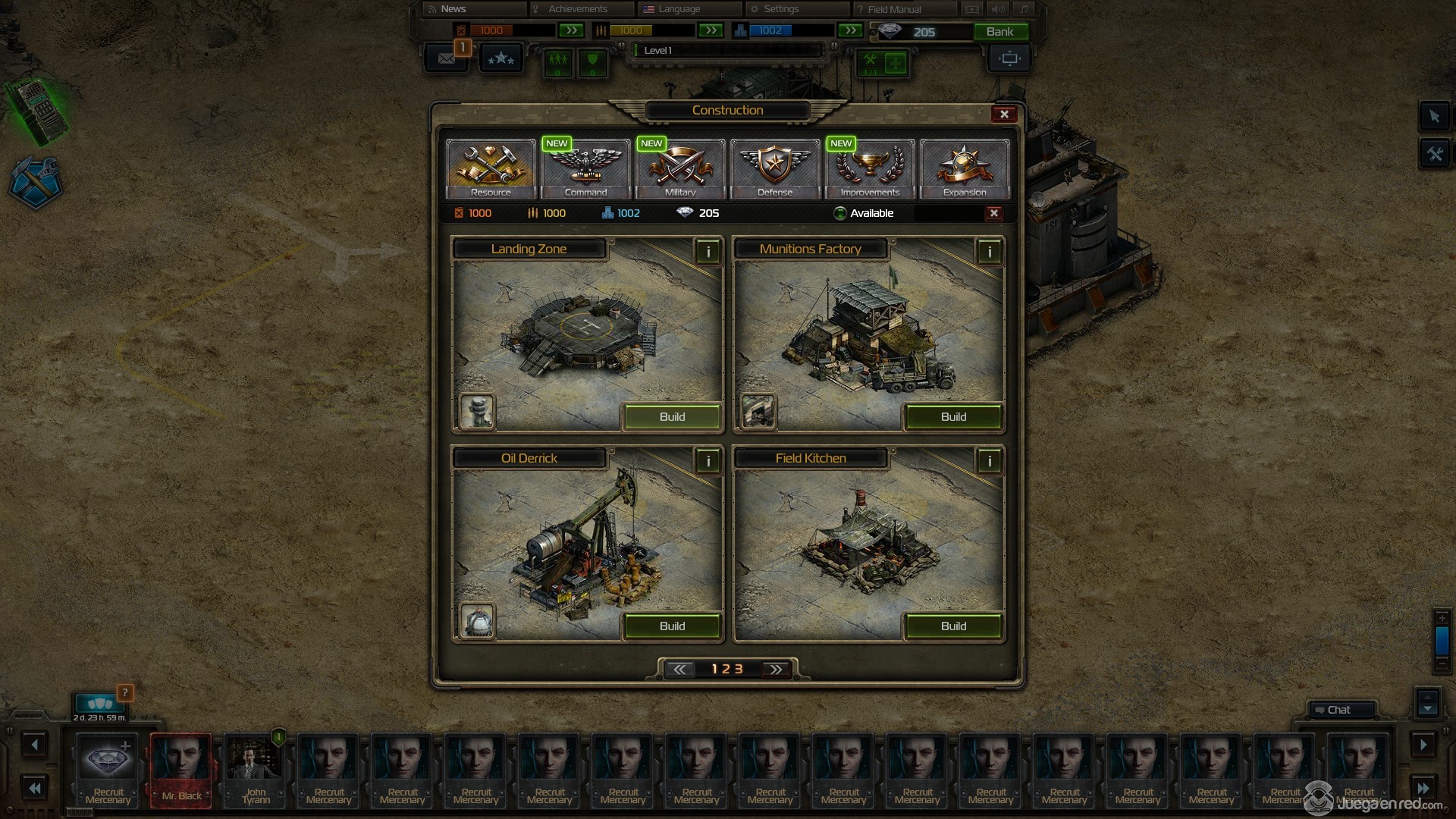Image resolution: width=1456 pixels, height=819 pixels.
Task: Build the Landing Zone
Action: (672, 417)
